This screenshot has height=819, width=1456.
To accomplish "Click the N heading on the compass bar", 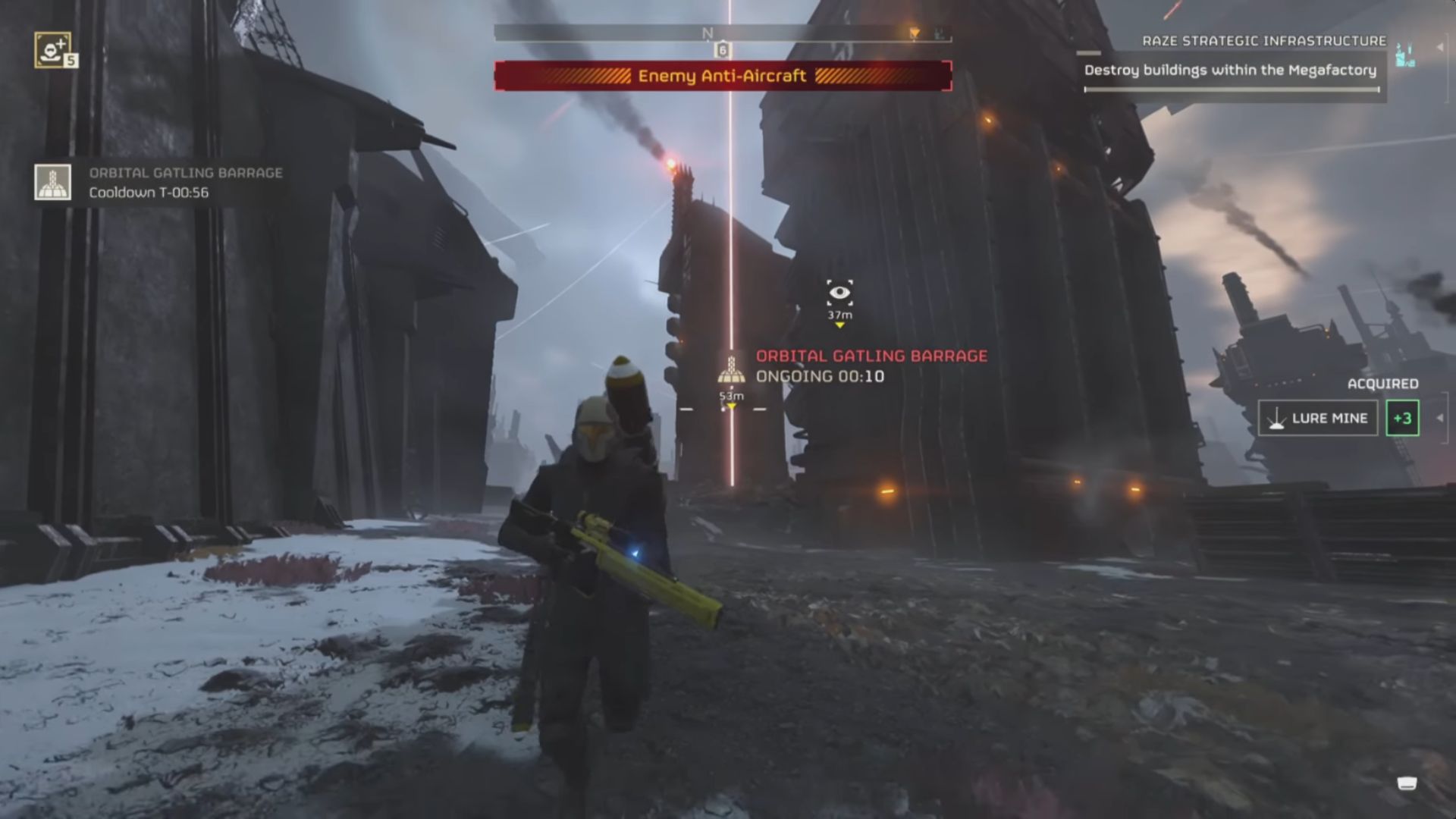I will 708,32.
